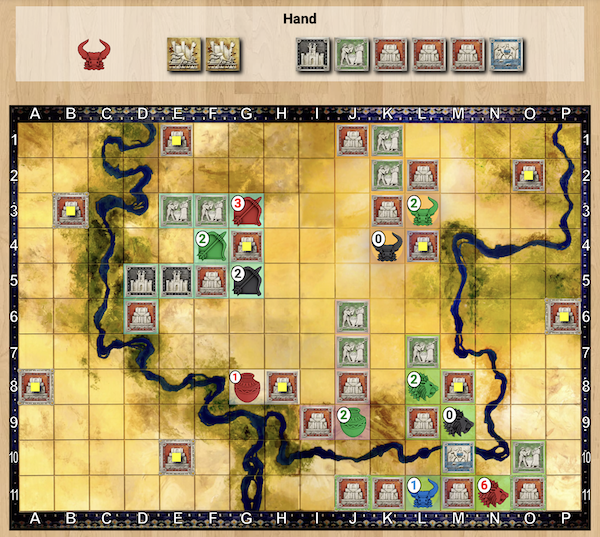This screenshot has height=537, width=600.
Task: Select the blue bull leader on the board
Action: tap(423, 492)
